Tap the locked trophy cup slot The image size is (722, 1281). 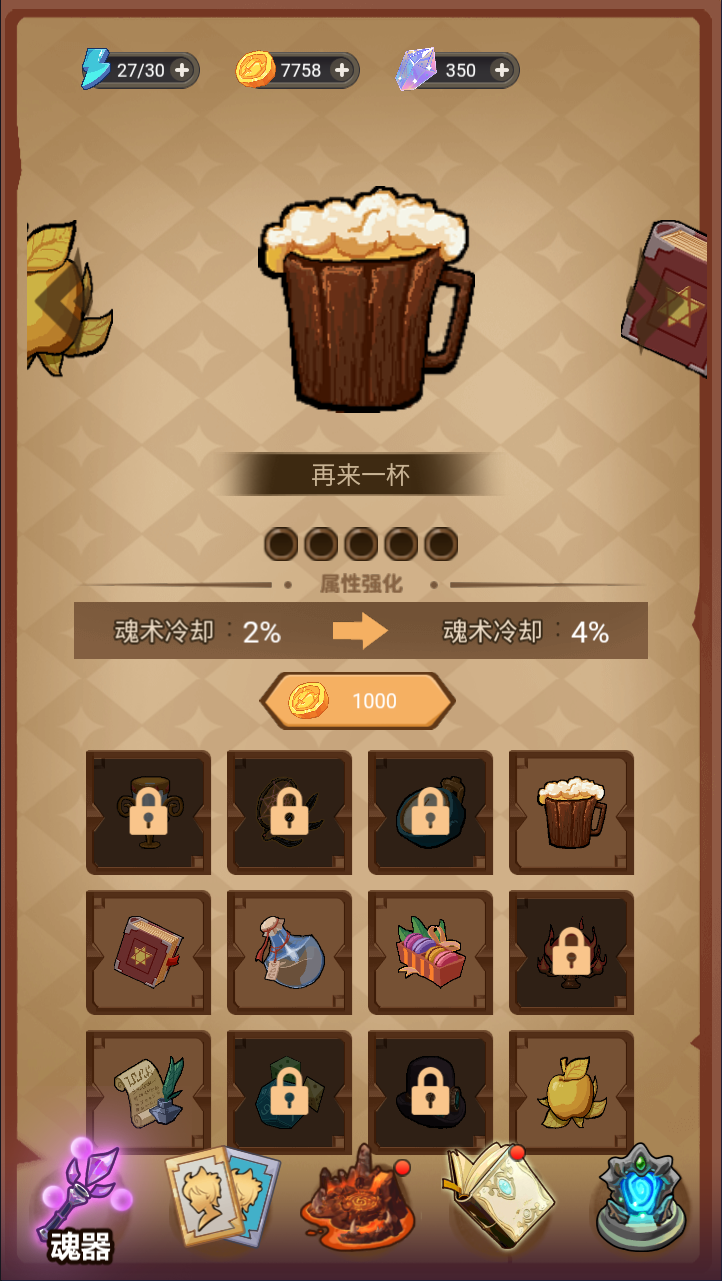coord(148,811)
